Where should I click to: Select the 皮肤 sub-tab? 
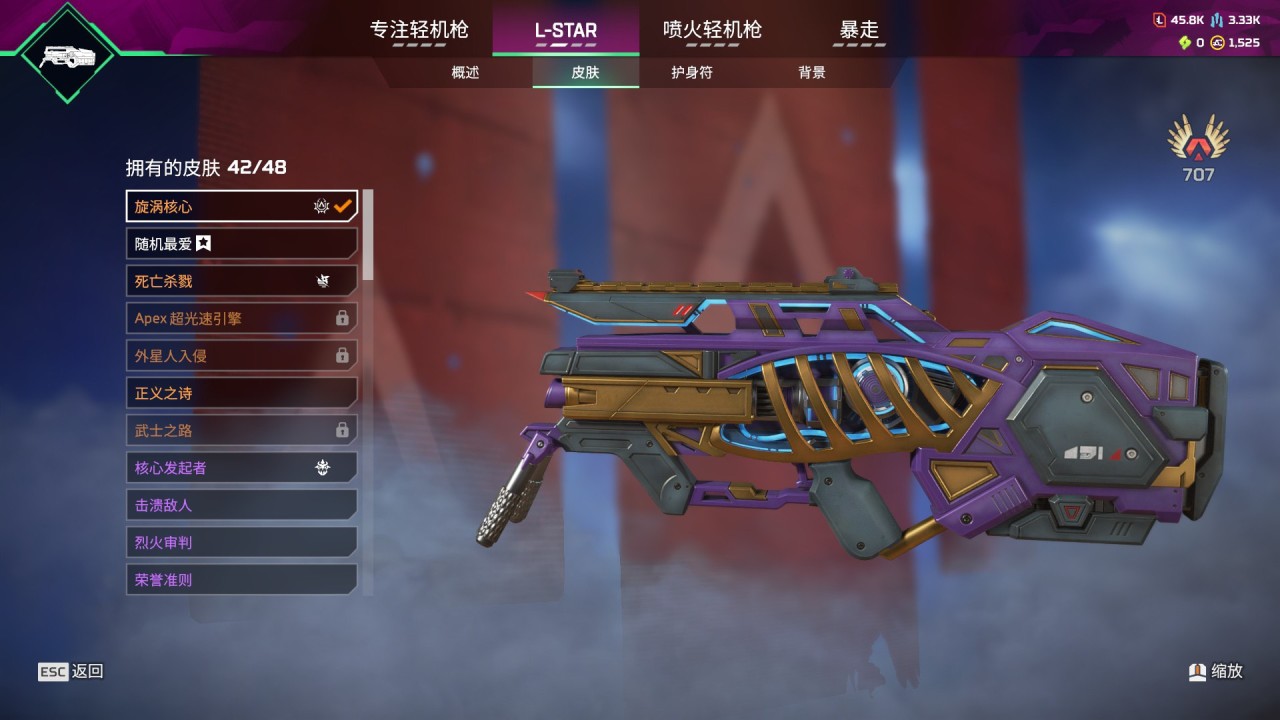pos(585,73)
